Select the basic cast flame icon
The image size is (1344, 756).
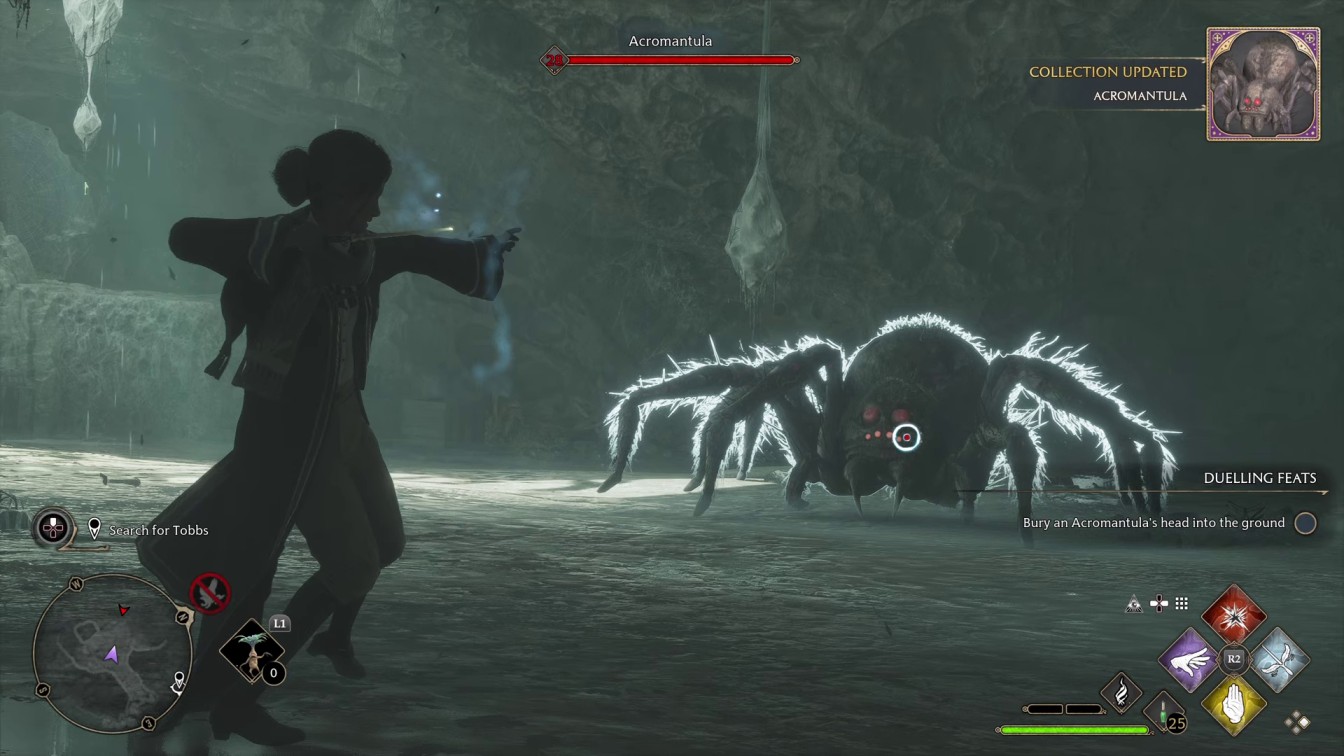coord(1121,692)
